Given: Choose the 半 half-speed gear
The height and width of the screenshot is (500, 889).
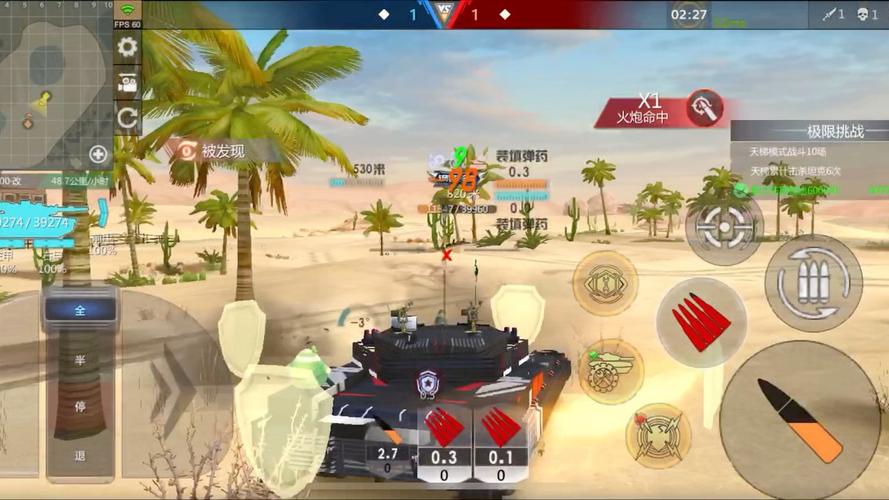Looking at the screenshot, I should coord(80,360).
